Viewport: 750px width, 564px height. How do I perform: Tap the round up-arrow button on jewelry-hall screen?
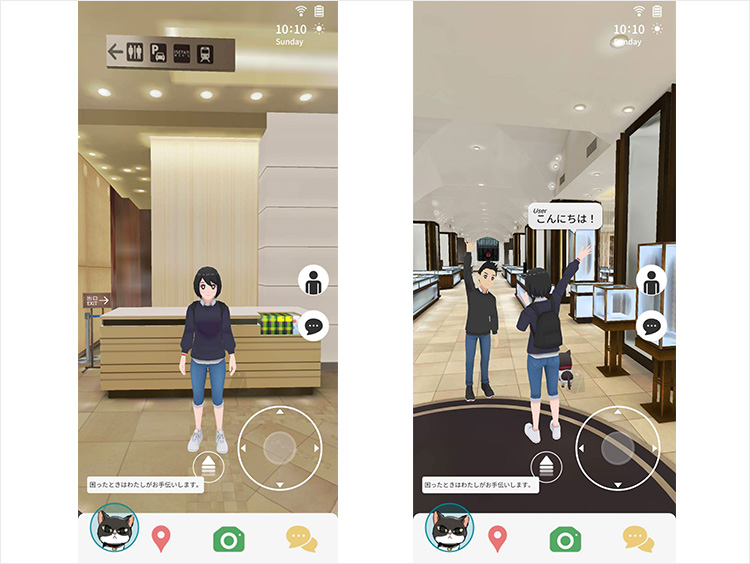click(x=546, y=465)
